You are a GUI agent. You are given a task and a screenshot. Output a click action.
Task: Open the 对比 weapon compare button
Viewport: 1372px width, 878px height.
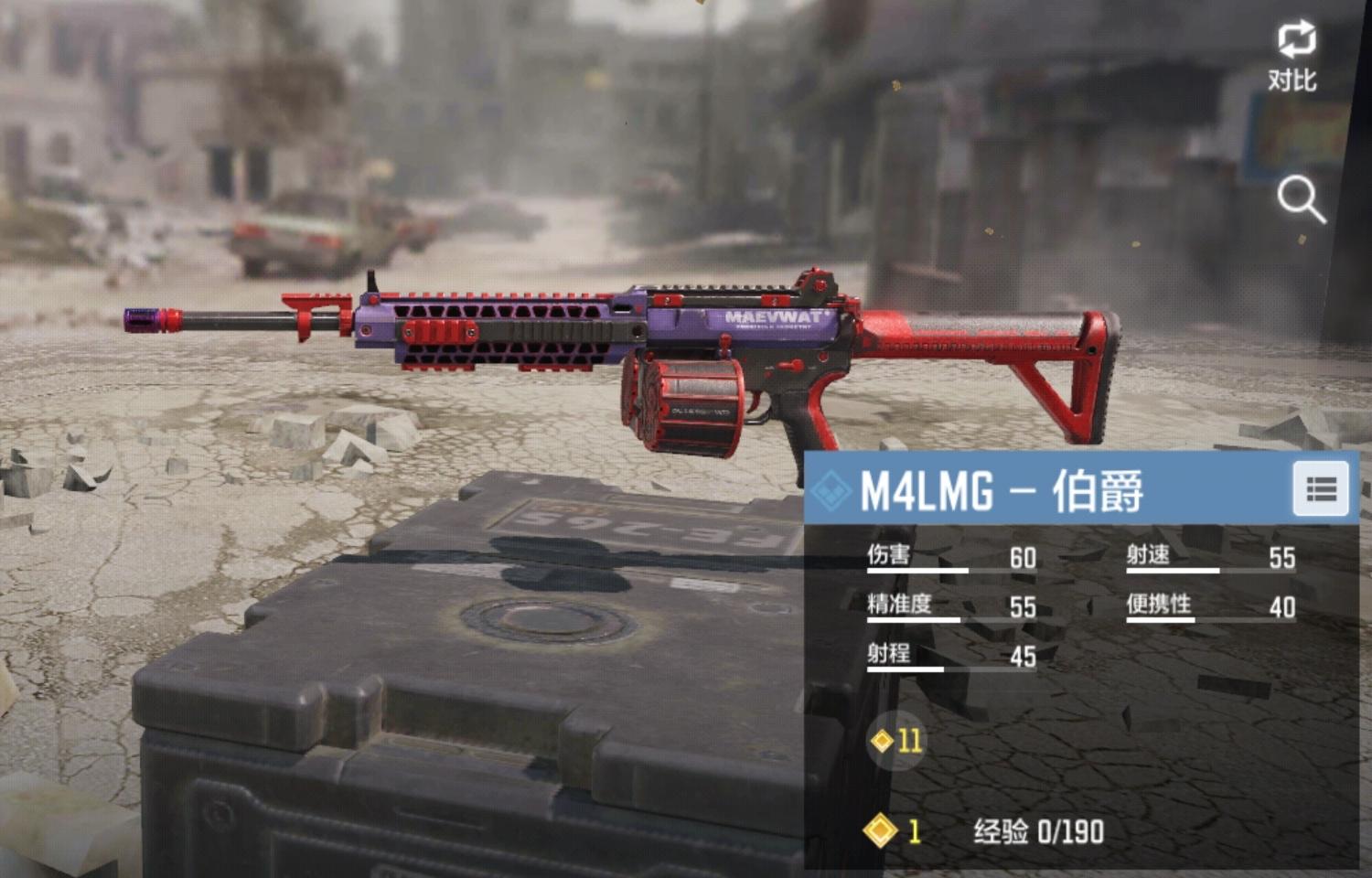(x=1294, y=55)
